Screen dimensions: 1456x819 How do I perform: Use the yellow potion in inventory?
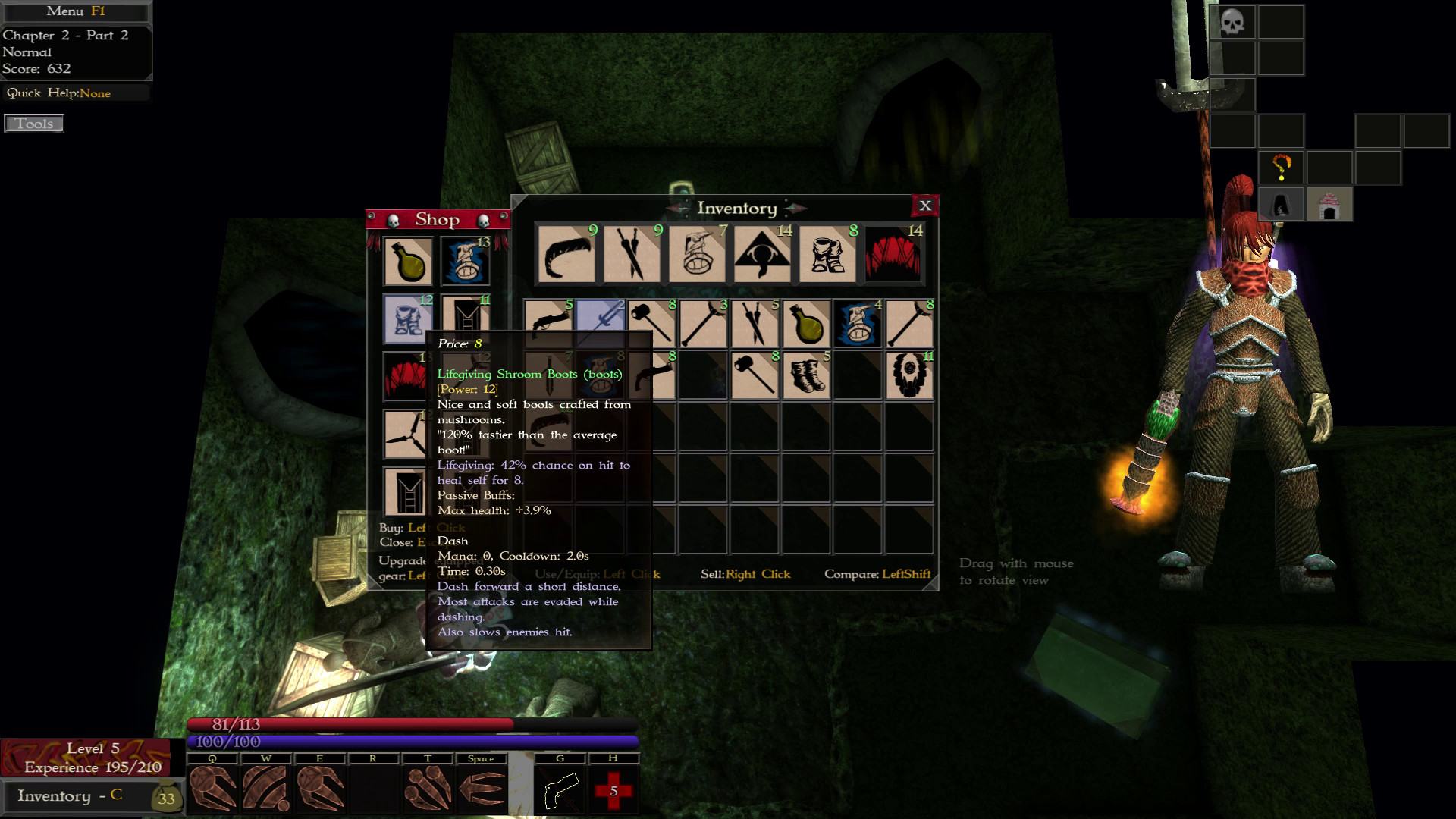coord(805,324)
